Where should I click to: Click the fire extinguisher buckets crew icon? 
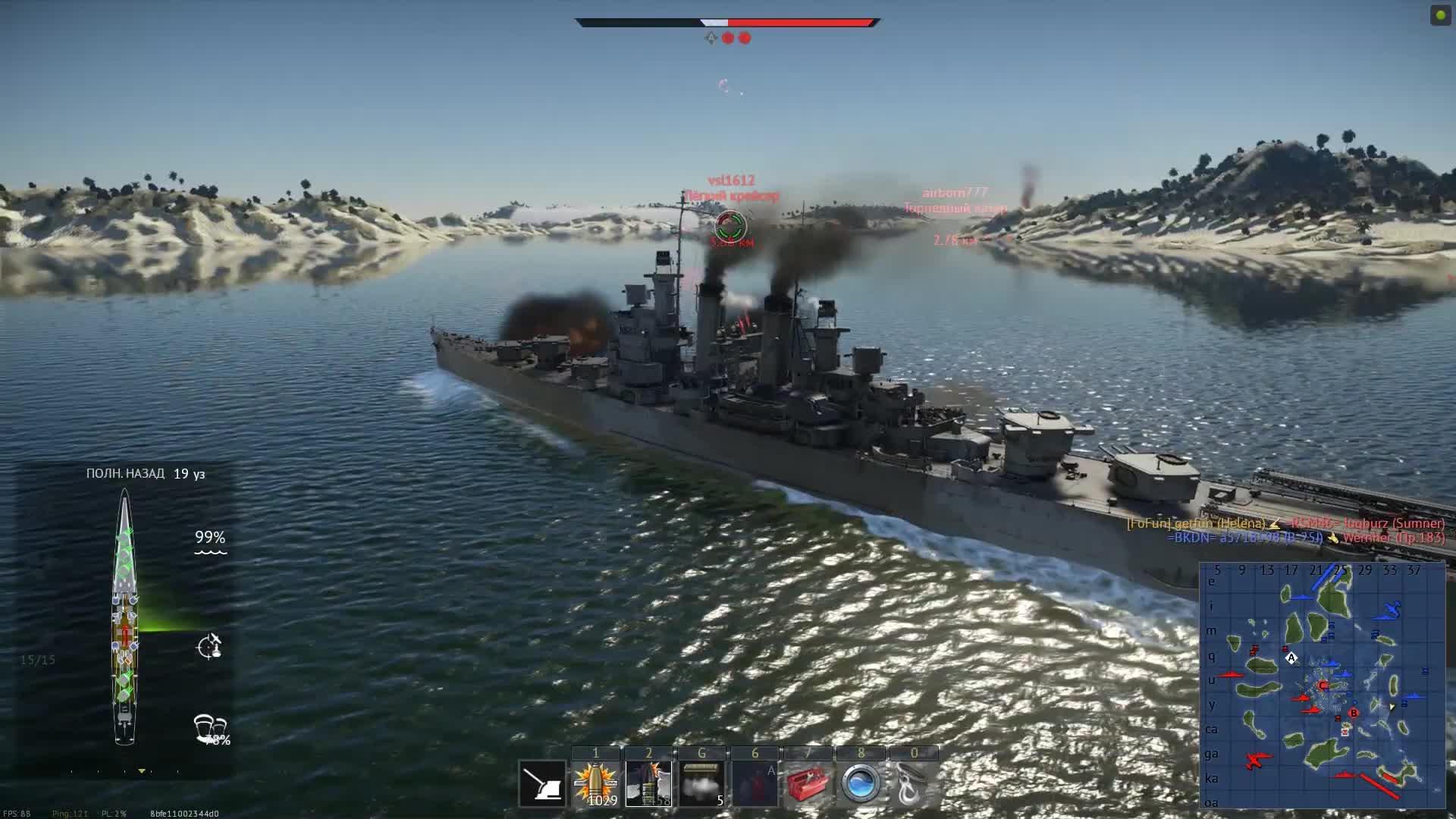point(210,728)
